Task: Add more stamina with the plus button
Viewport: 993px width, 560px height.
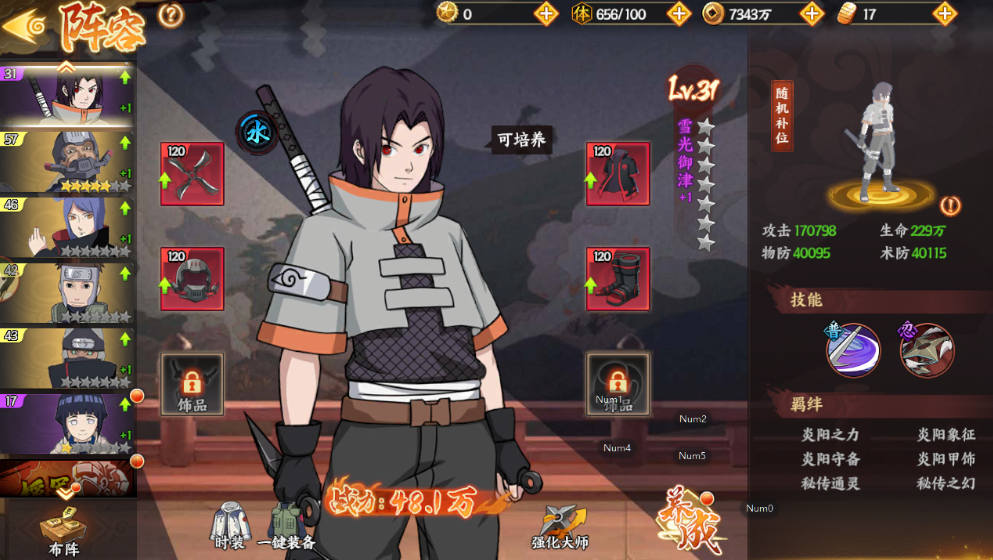Action: [x=679, y=14]
